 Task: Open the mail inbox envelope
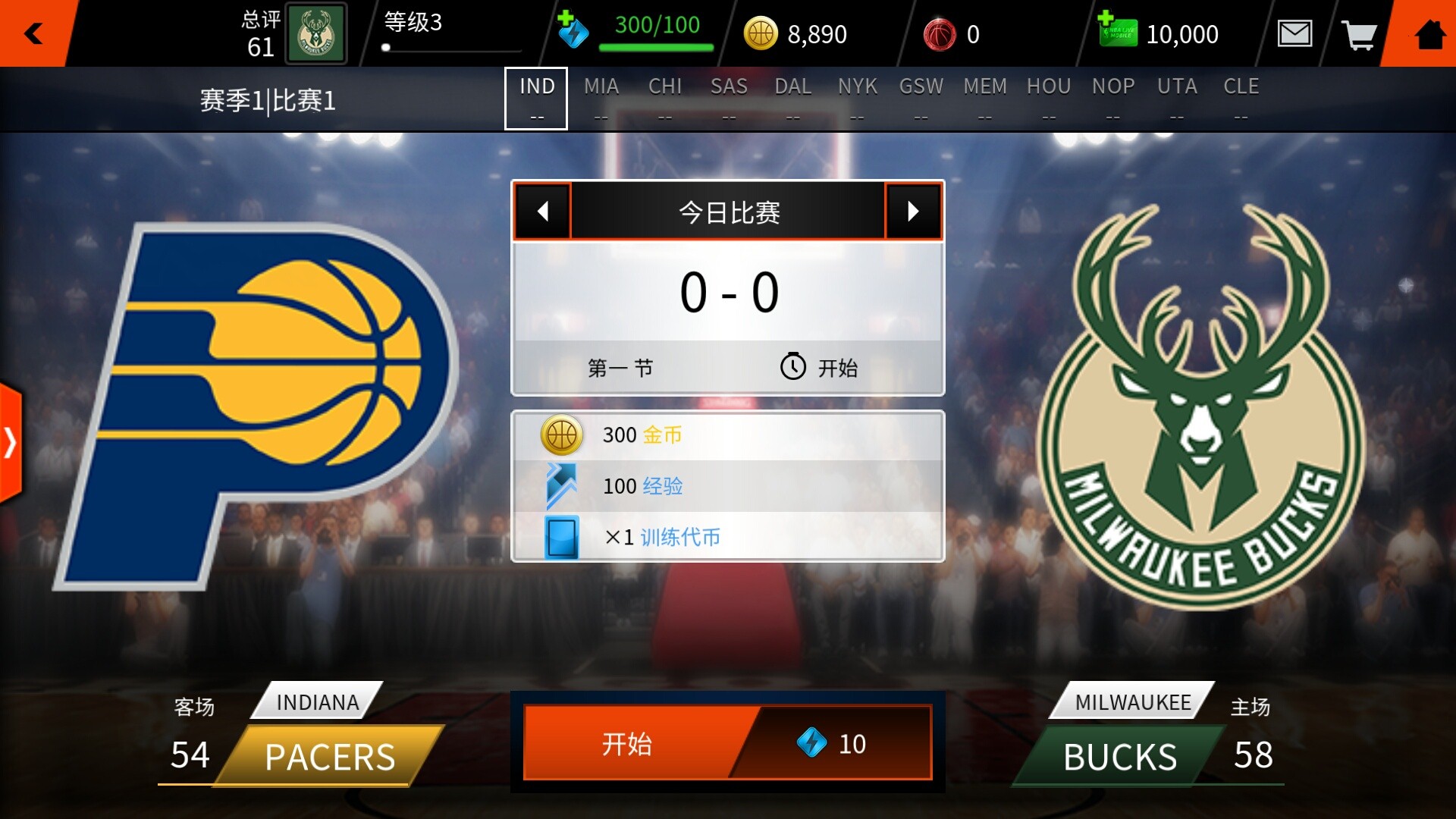pos(1296,33)
